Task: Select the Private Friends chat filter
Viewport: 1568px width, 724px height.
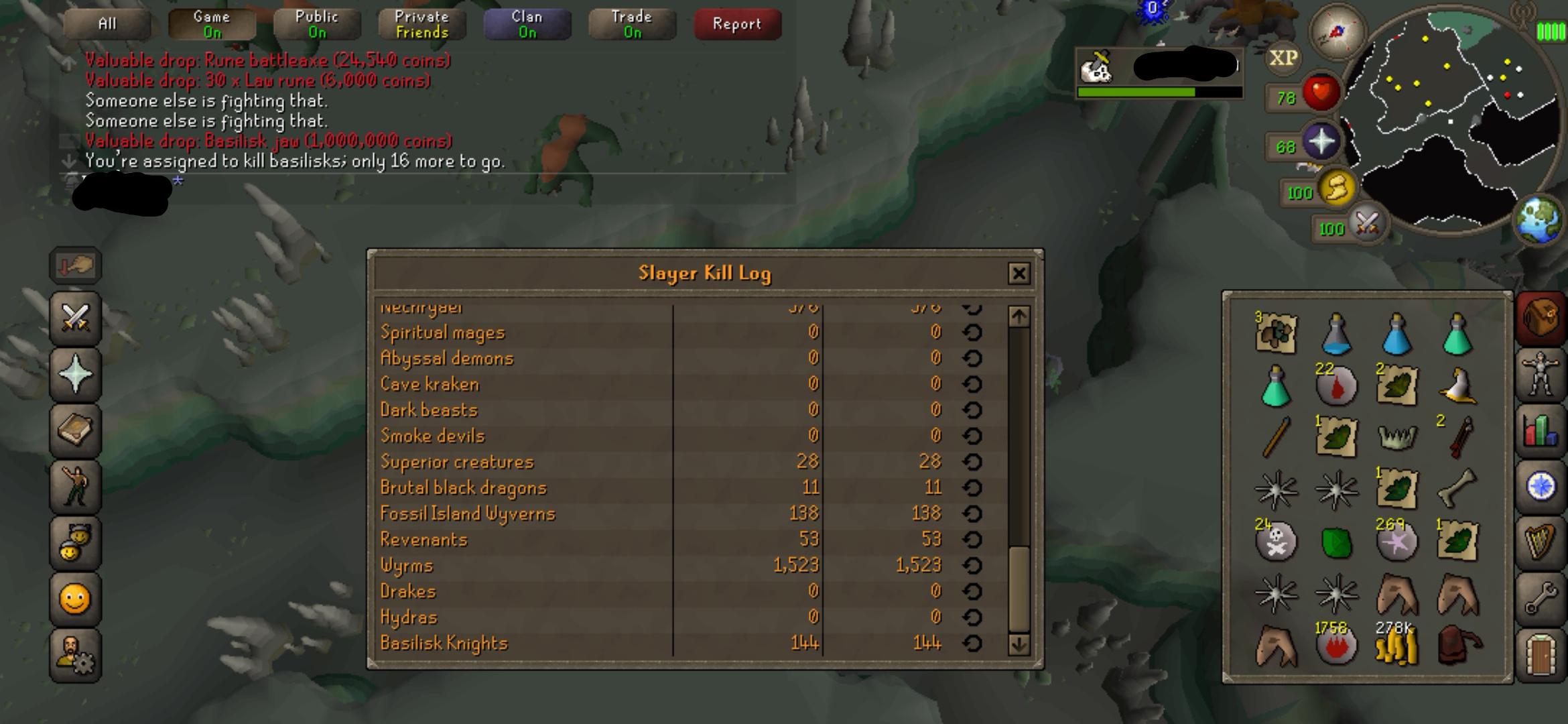Action: pyautogui.click(x=421, y=23)
